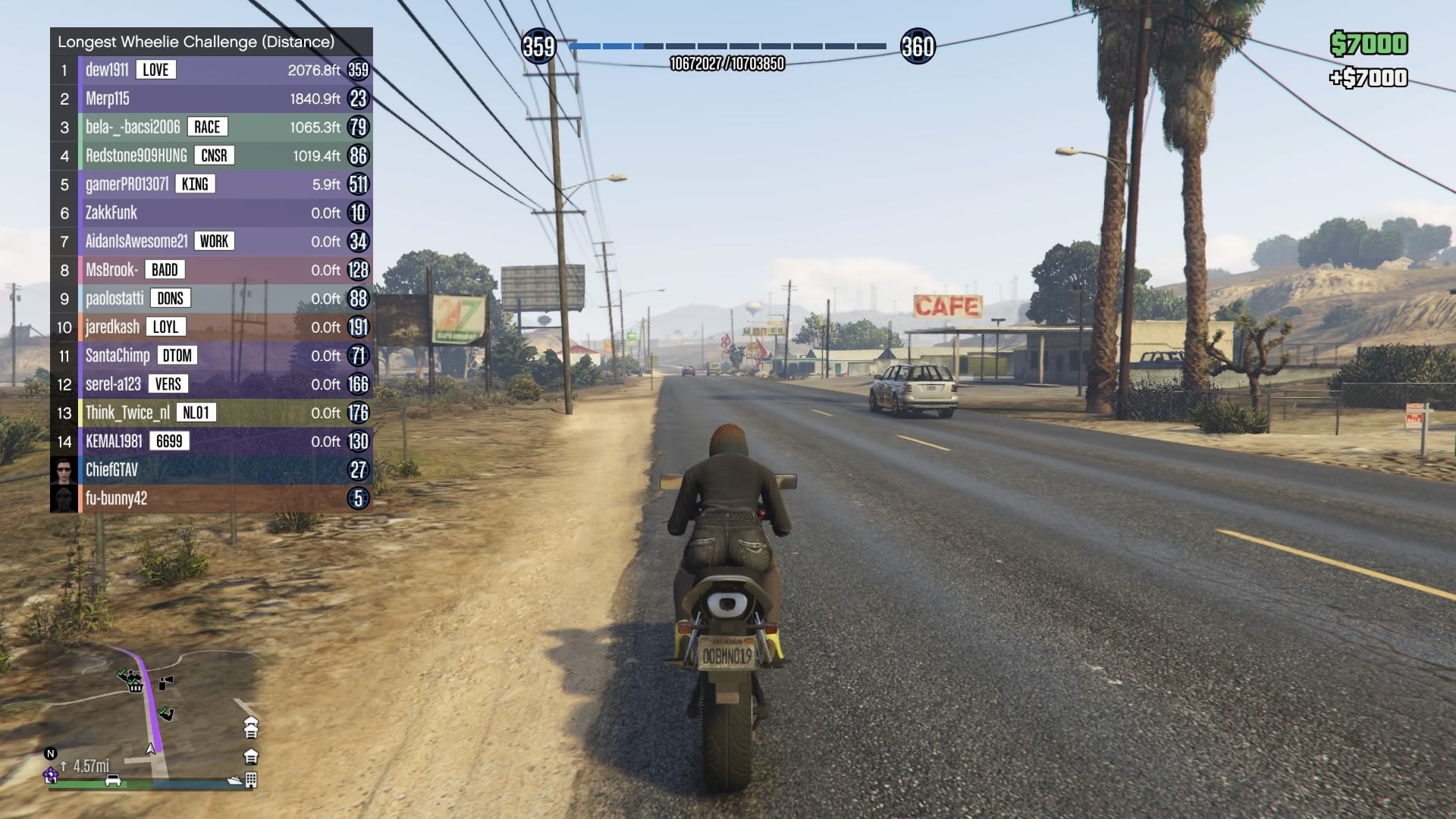Click the Longest Wheelie Challenge header
The height and width of the screenshot is (819, 1456).
tap(196, 42)
